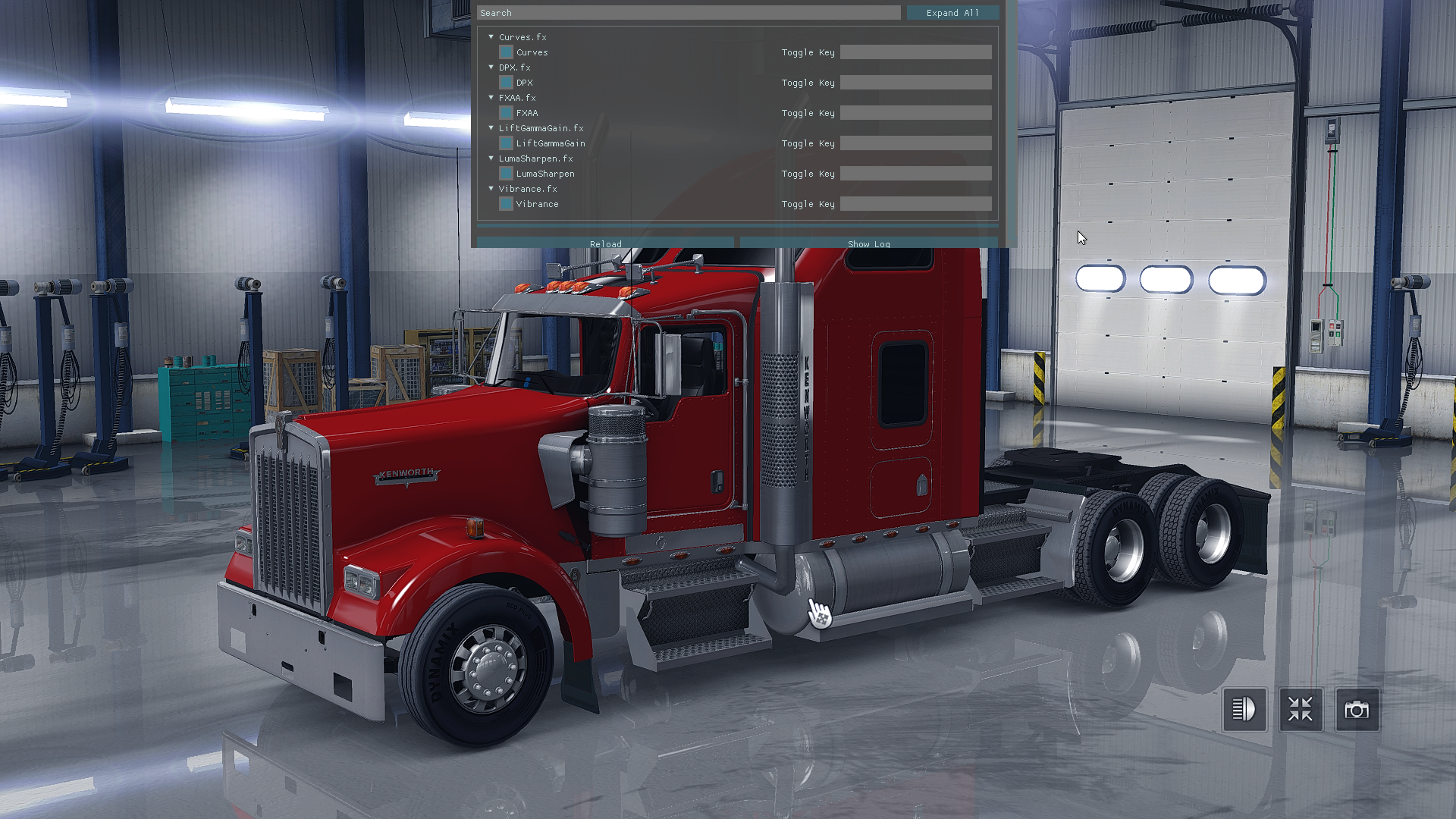Enable the Vibrance effect checkbox
Screen dimensions: 1456x819
[506, 204]
